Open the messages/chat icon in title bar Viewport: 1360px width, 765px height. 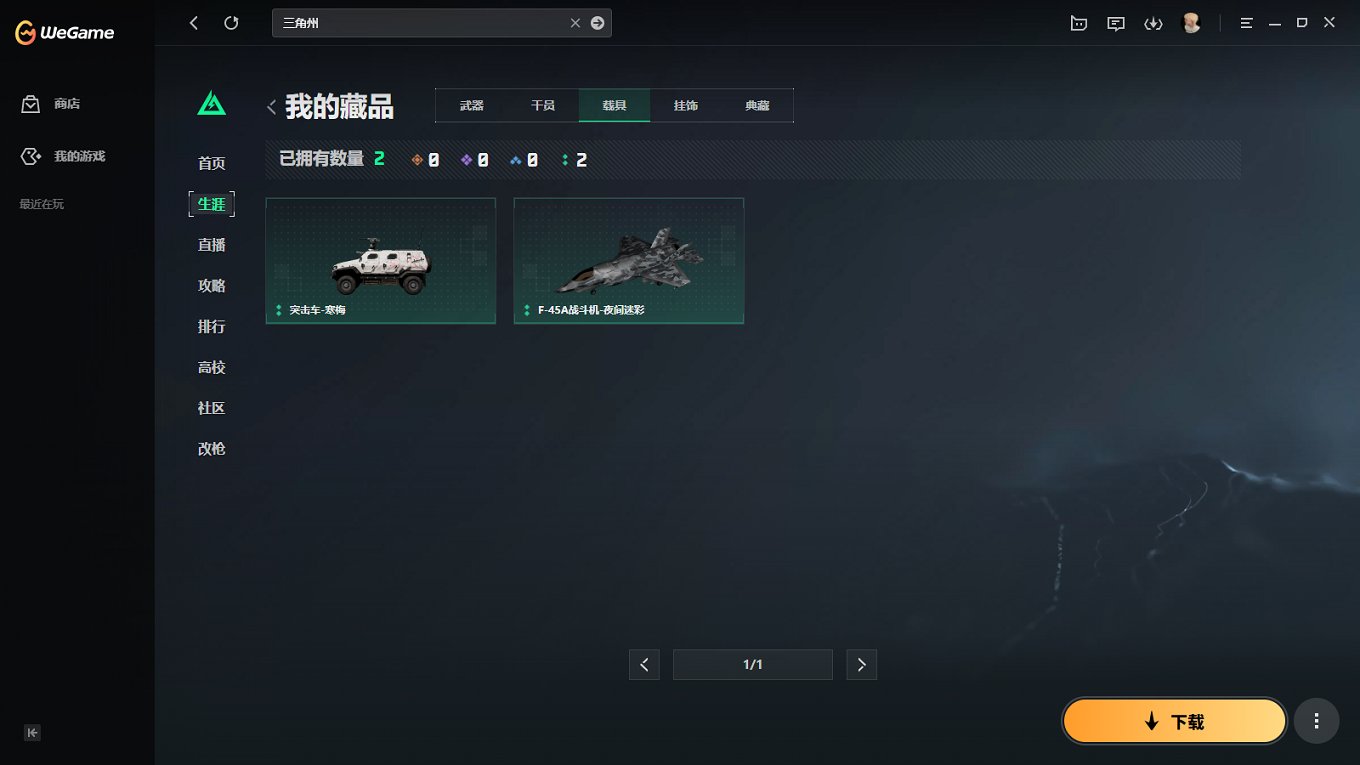tap(1116, 22)
